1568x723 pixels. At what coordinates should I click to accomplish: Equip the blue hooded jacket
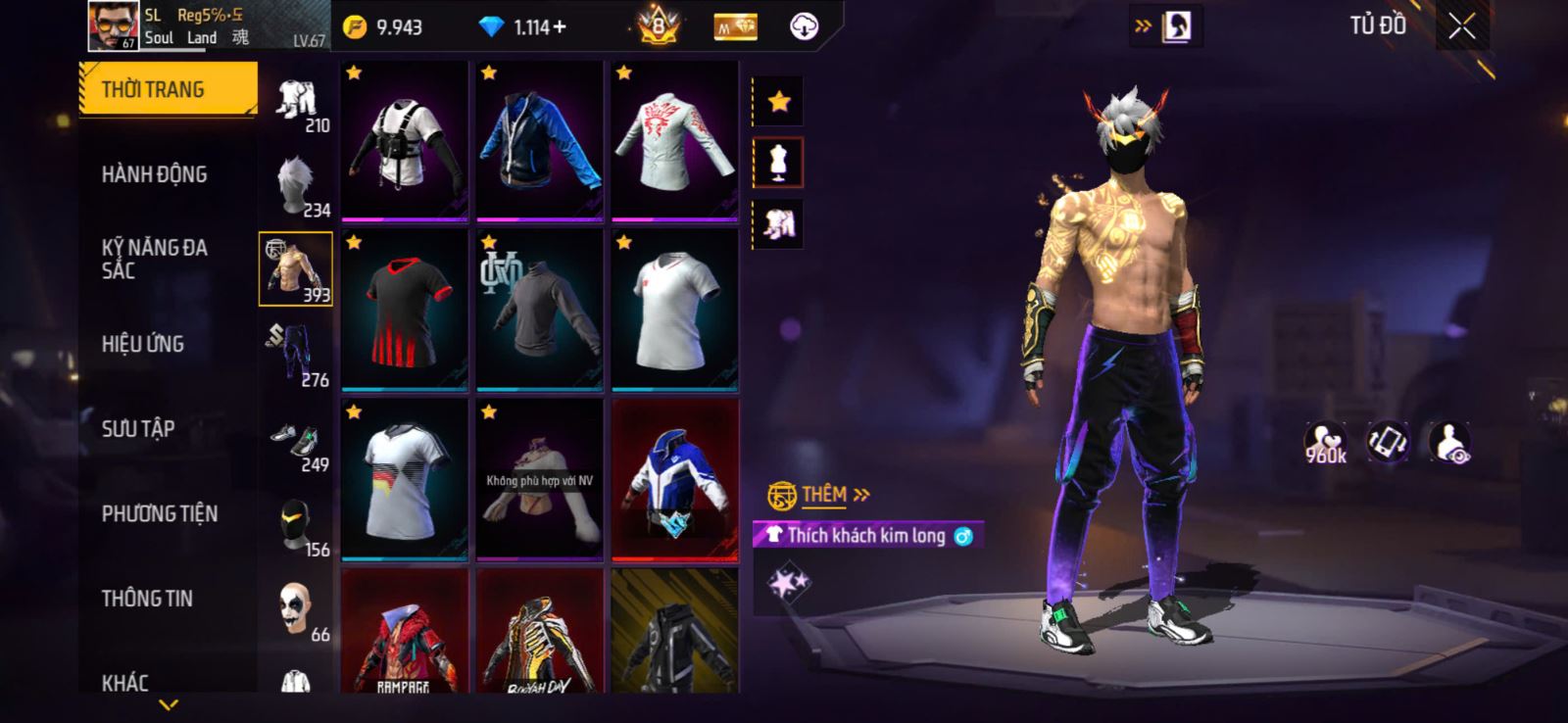point(539,140)
